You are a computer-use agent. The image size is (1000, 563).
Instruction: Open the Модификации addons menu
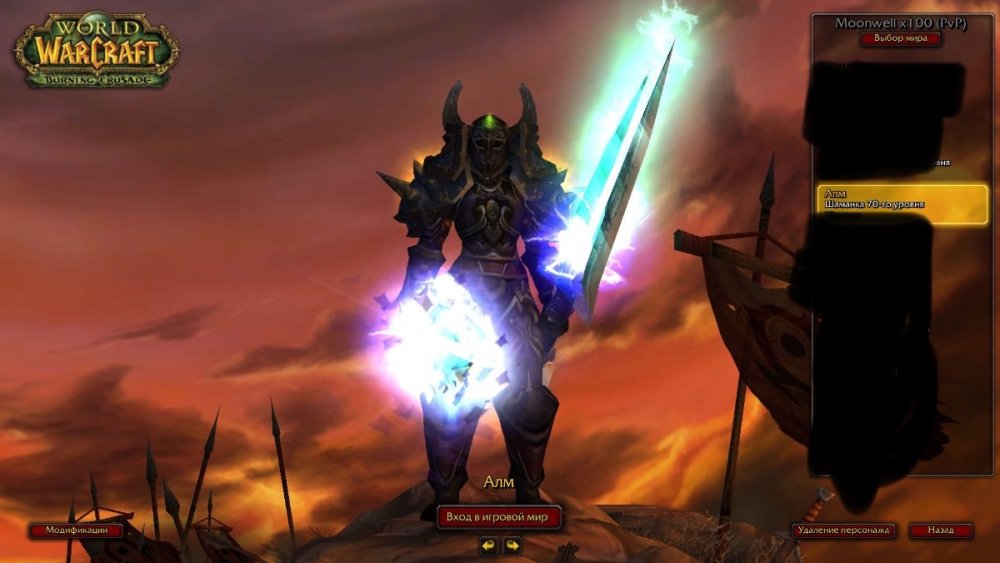[76, 530]
